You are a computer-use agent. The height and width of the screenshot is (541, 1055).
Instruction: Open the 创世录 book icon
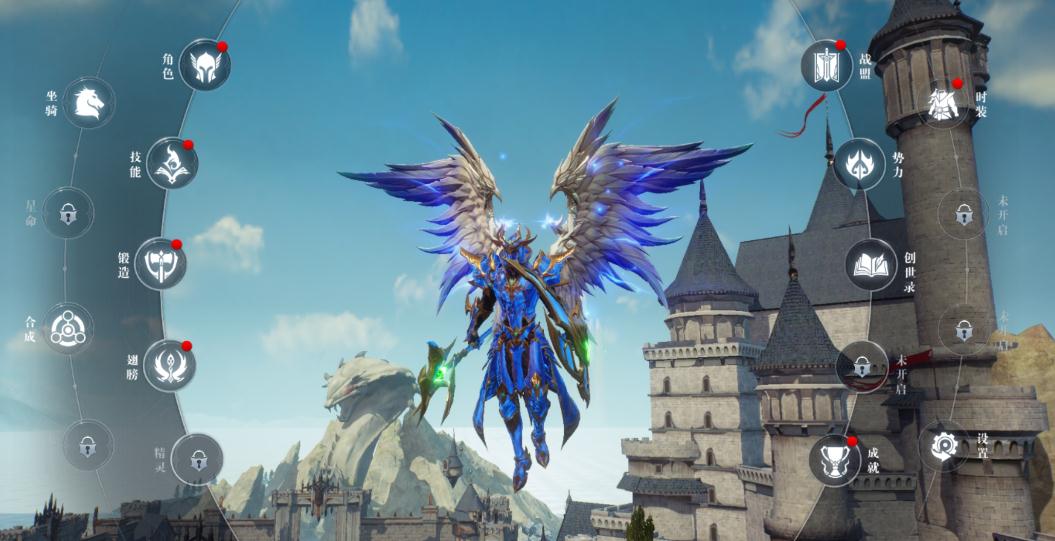point(871,264)
